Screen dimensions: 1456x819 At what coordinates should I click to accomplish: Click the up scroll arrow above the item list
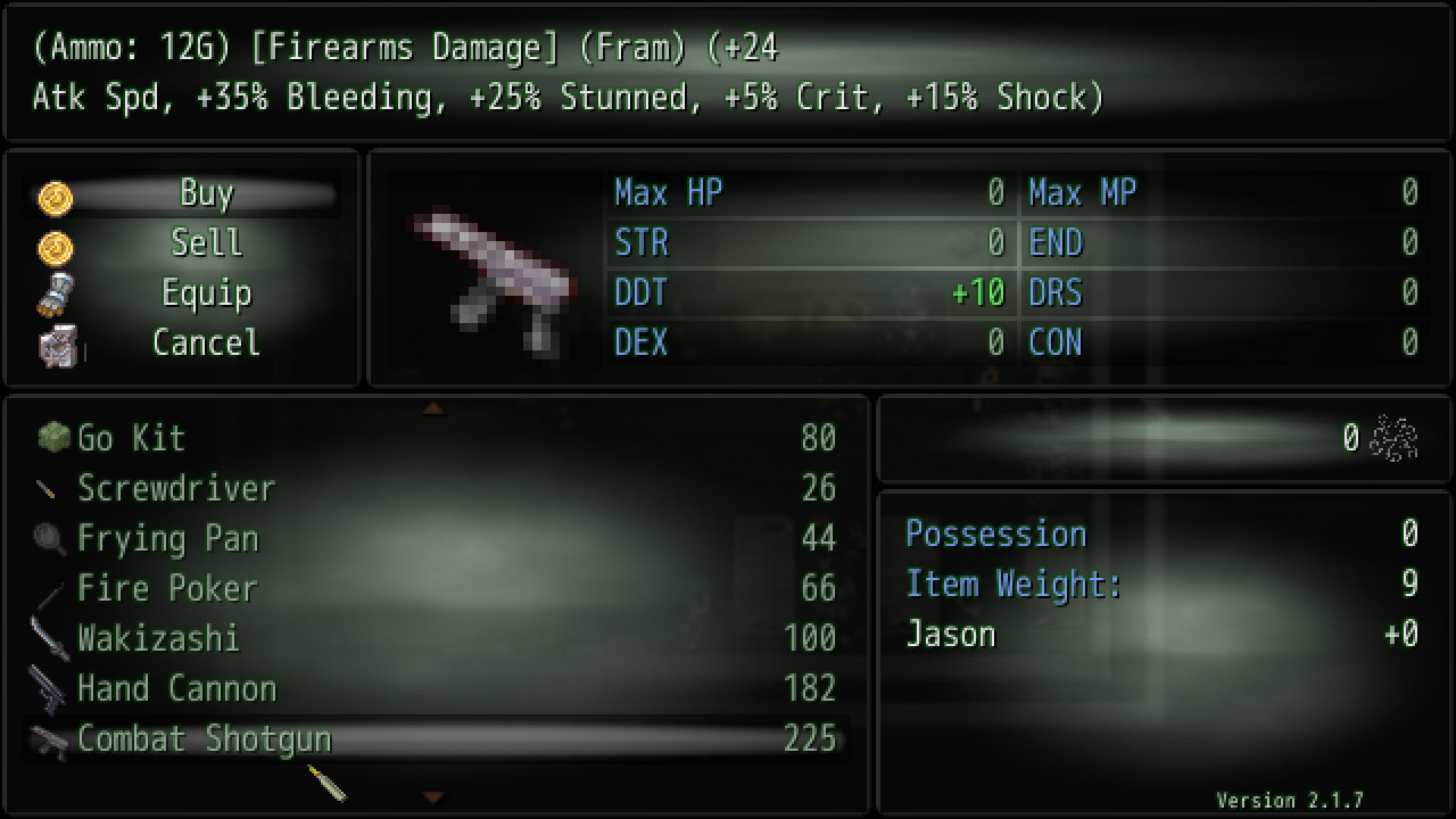click(x=434, y=408)
